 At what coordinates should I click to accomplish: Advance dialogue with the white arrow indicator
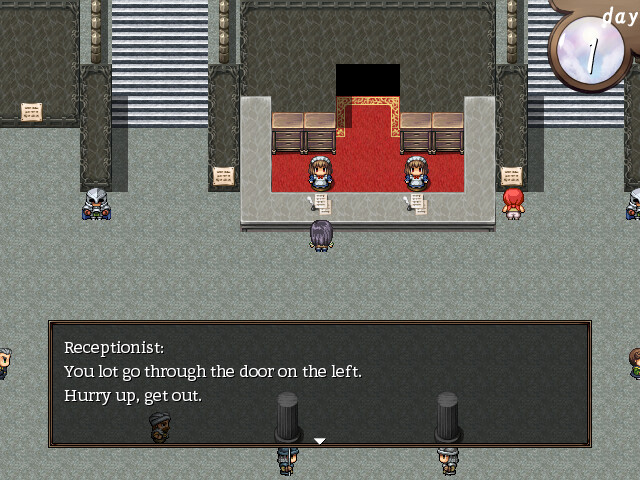[x=319, y=440]
